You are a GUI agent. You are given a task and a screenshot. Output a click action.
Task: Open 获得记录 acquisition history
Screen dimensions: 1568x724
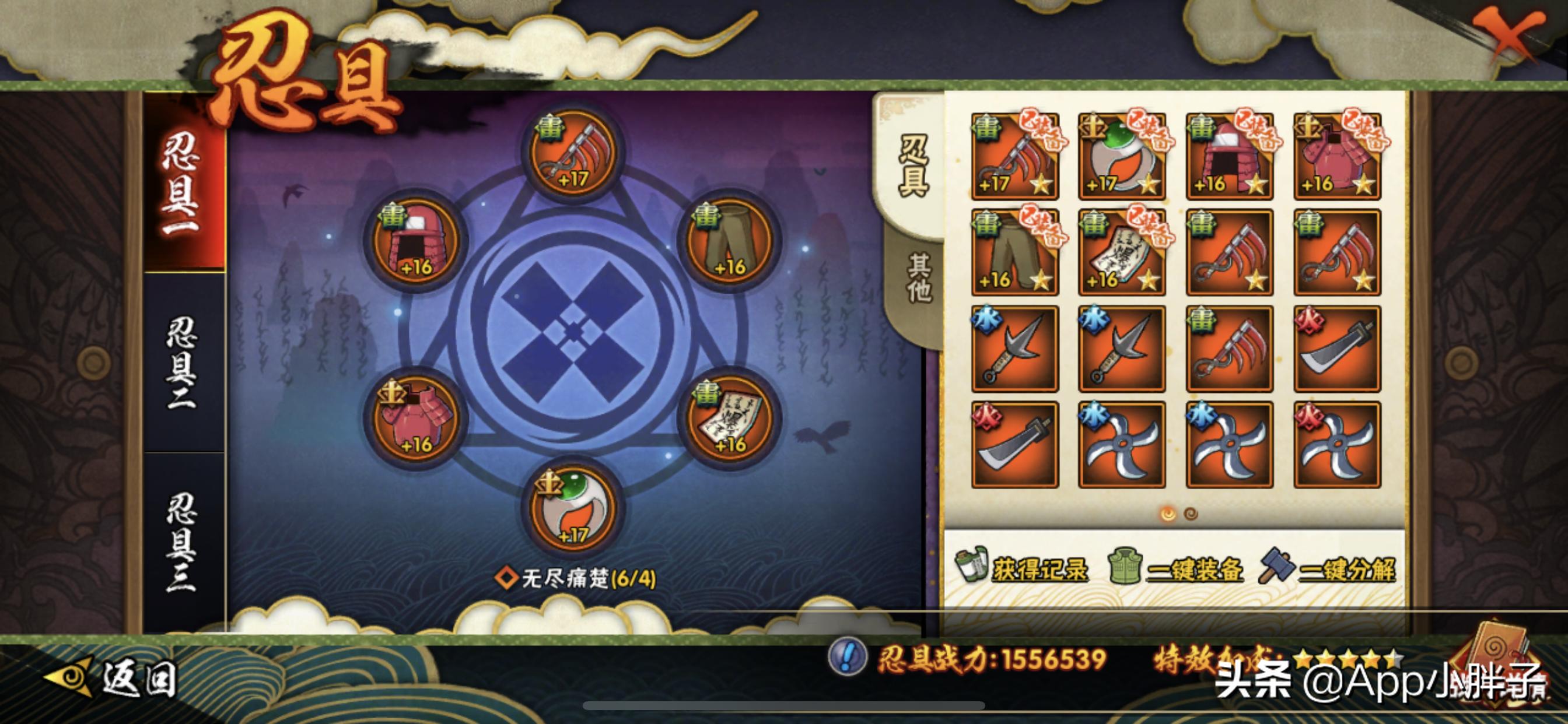pyautogui.click(x=1023, y=569)
